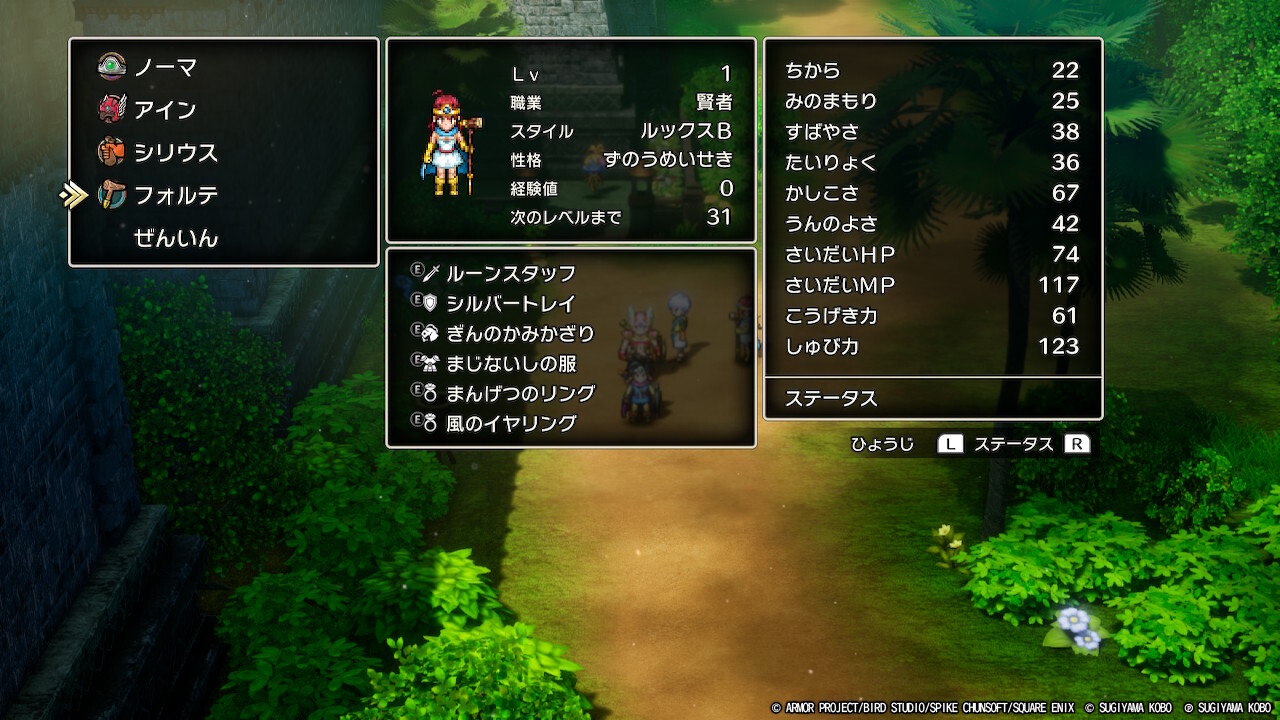Select the ぎんのかみかざり headgear
The height and width of the screenshot is (720, 1280).
pyautogui.click(x=519, y=333)
